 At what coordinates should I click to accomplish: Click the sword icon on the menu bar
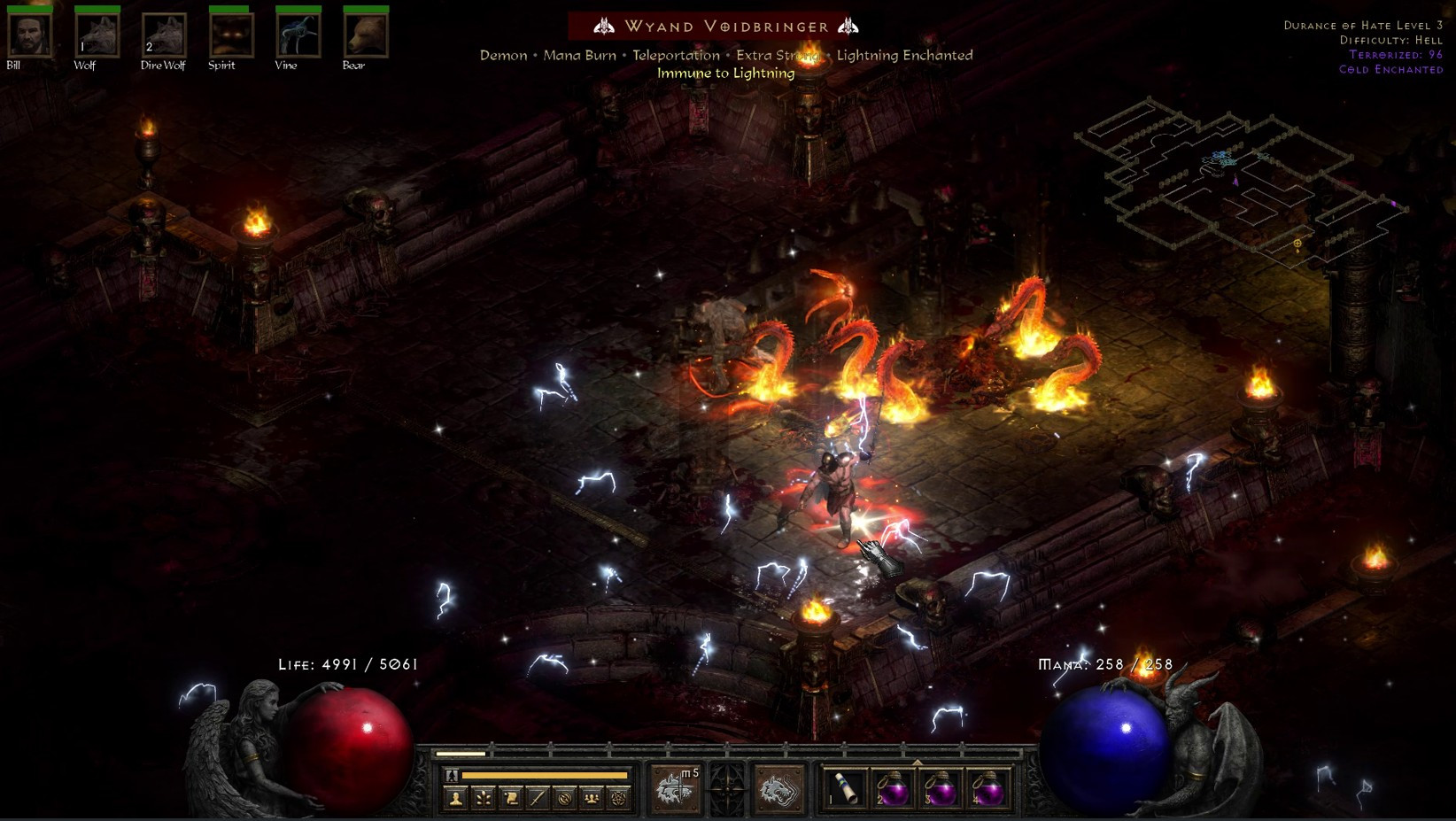(536, 798)
